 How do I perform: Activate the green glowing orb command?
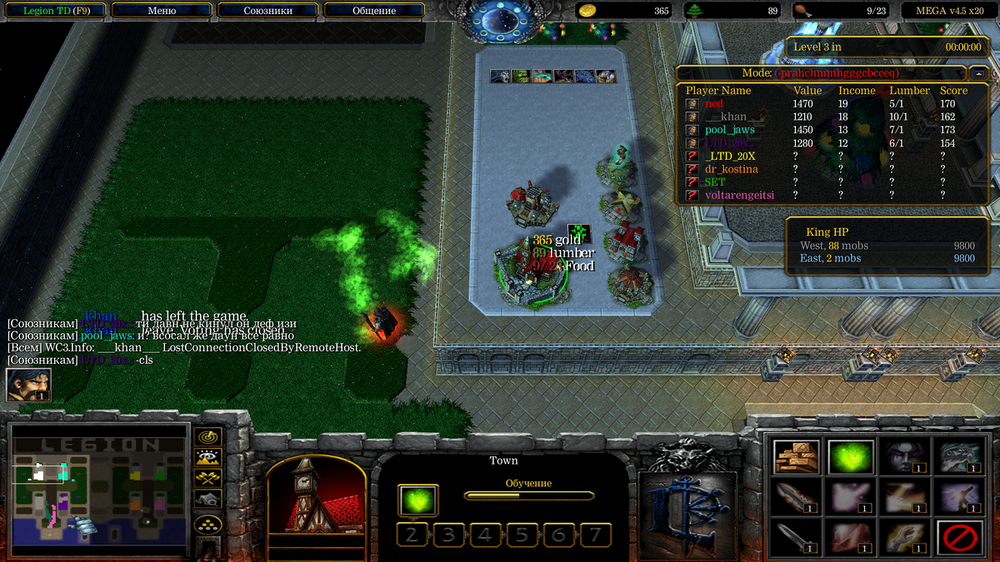click(849, 457)
